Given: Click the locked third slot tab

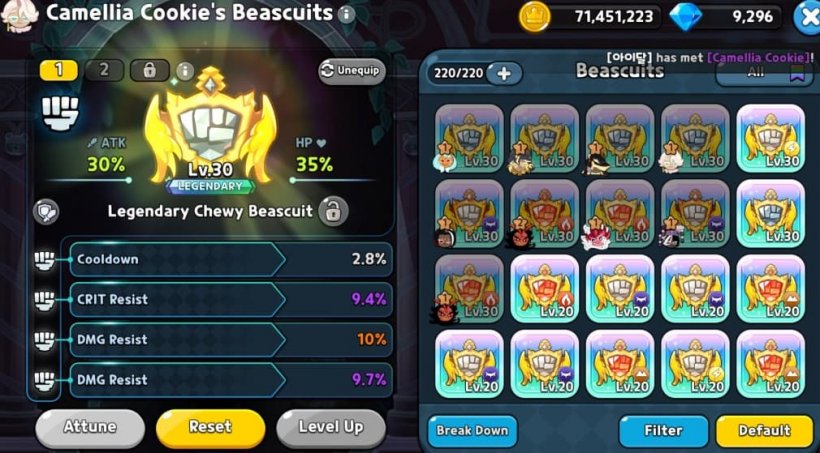Looking at the screenshot, I should pos(150,70).
